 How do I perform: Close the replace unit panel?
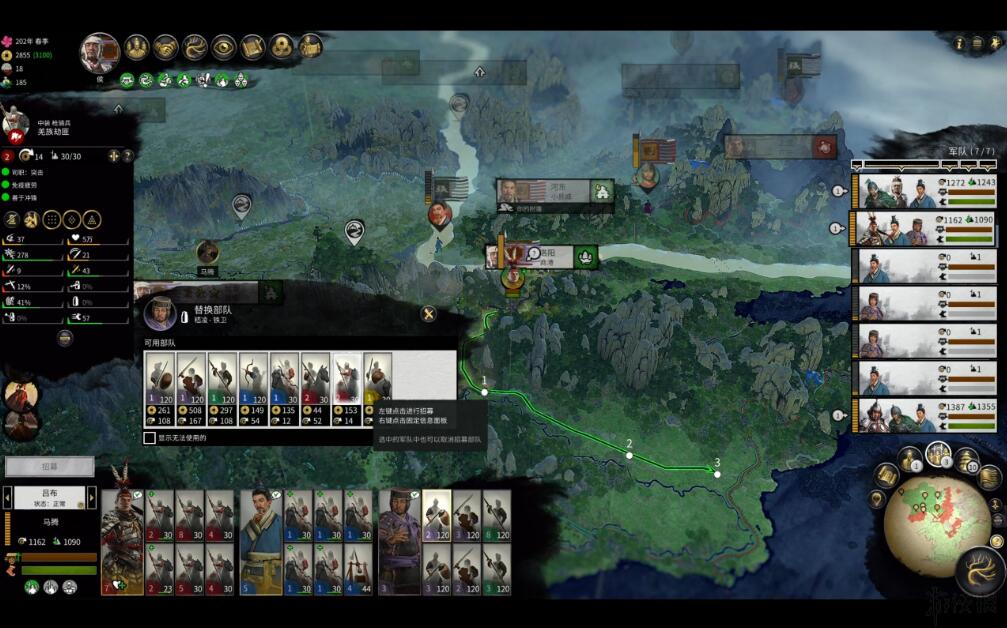pos(428,314)
